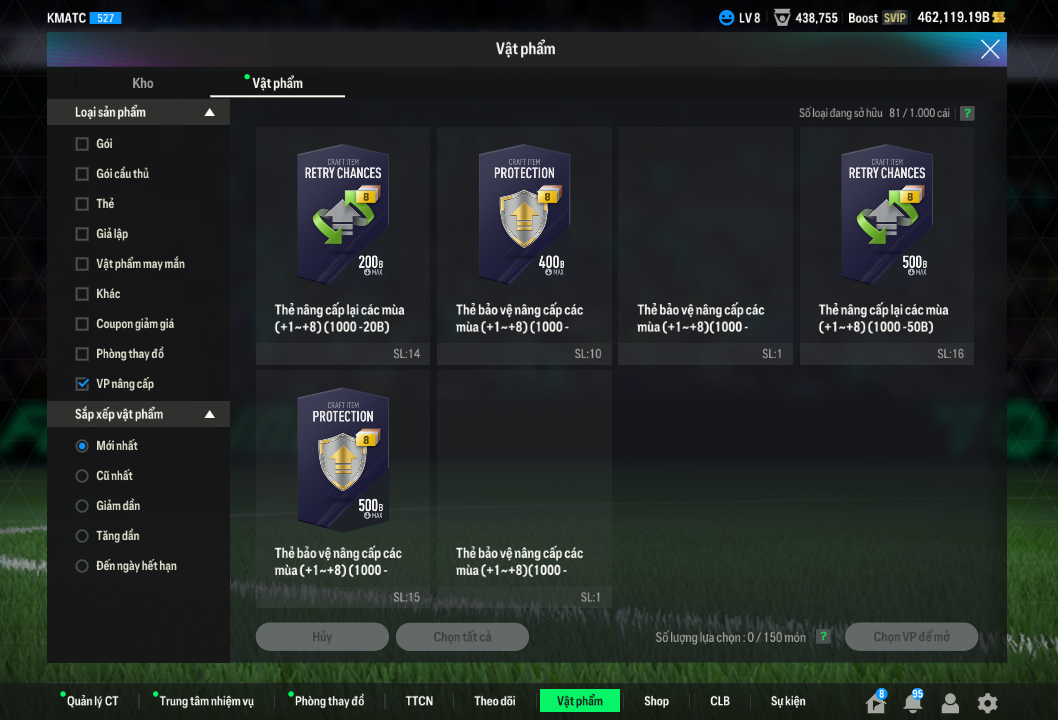Enable the Gói cầu thủ filter
The height and width of the screenshot is (720, 1058).
[82, 174]
